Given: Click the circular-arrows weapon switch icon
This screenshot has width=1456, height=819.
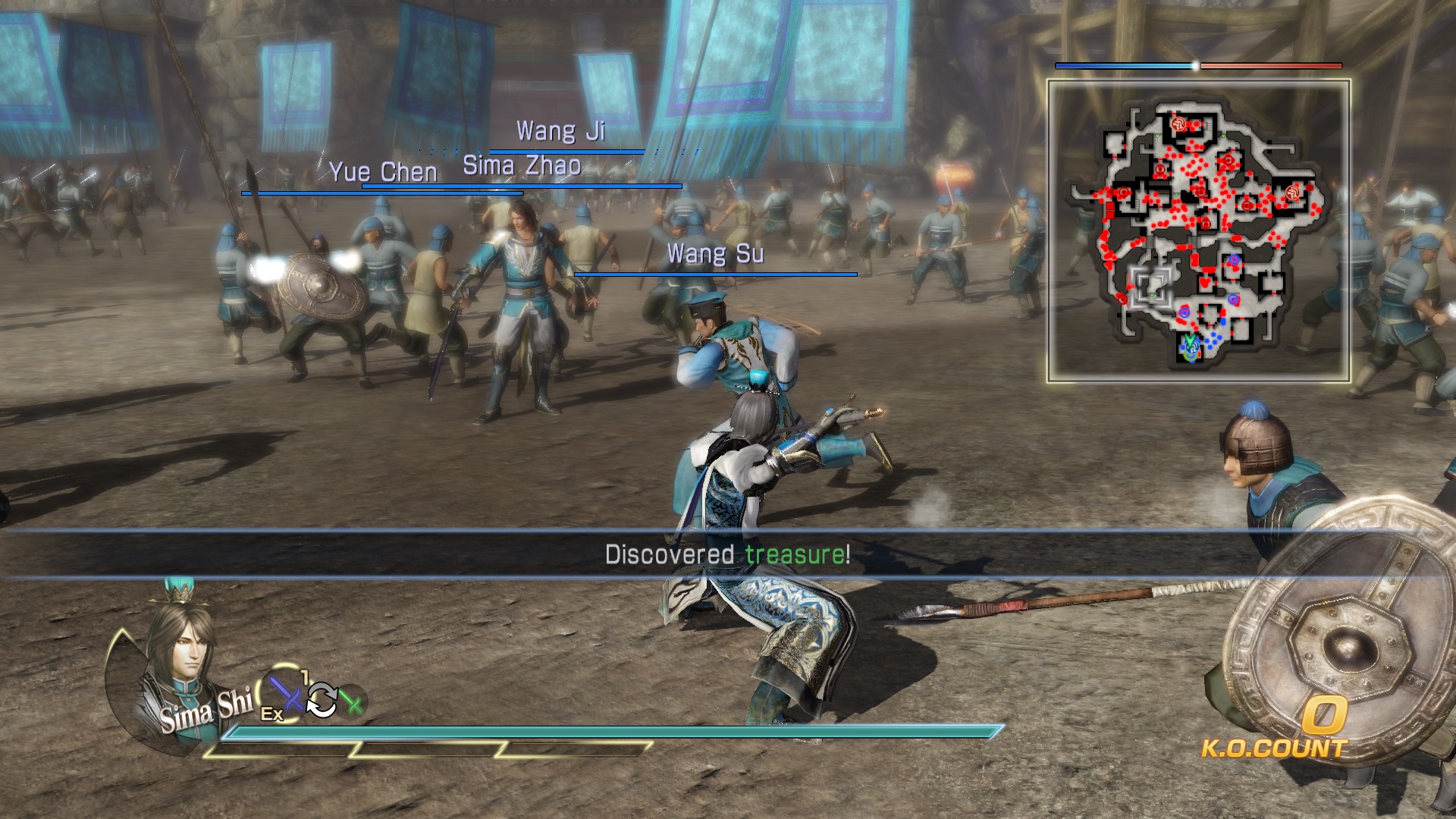Looking at the screenshot, I should tap(322, 699).
